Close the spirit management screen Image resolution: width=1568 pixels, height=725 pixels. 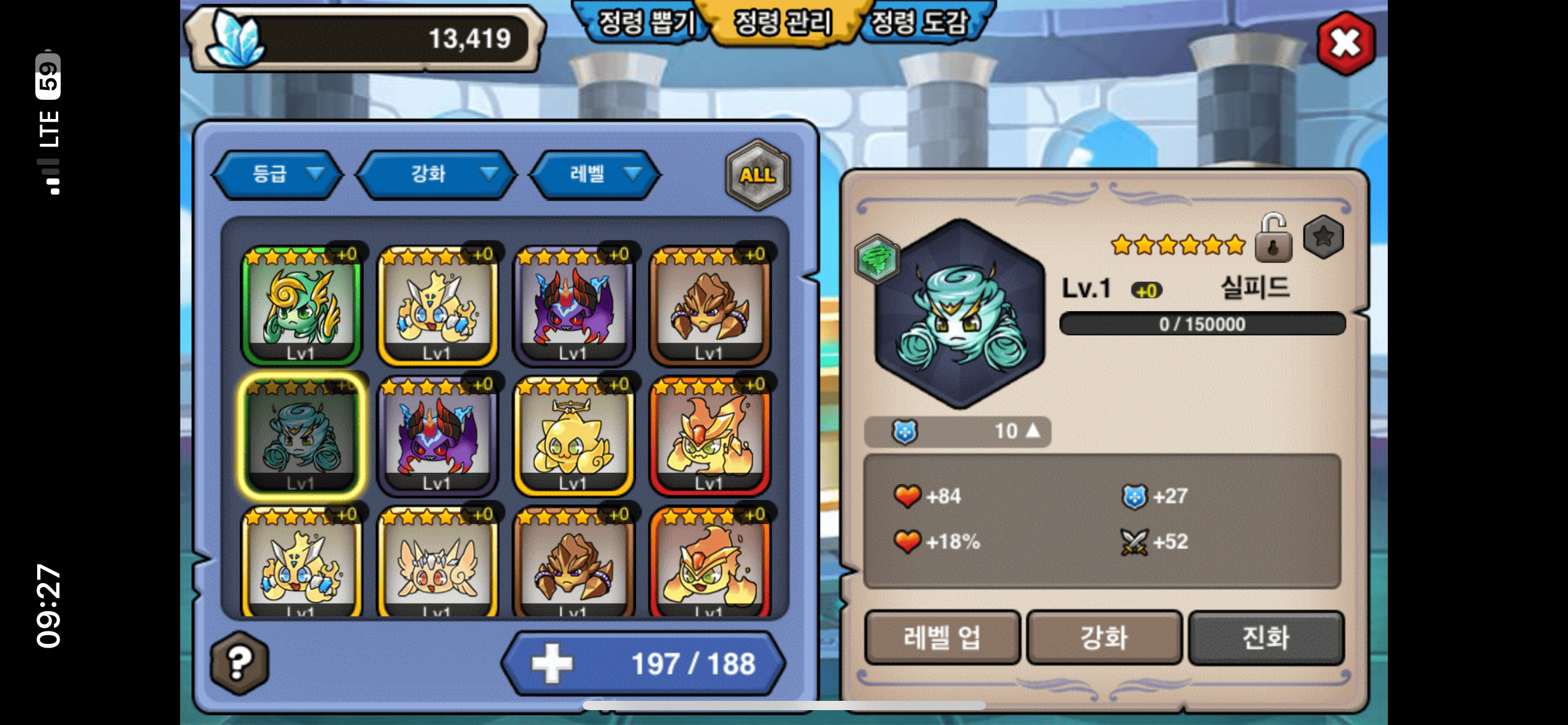(1345, 43)
